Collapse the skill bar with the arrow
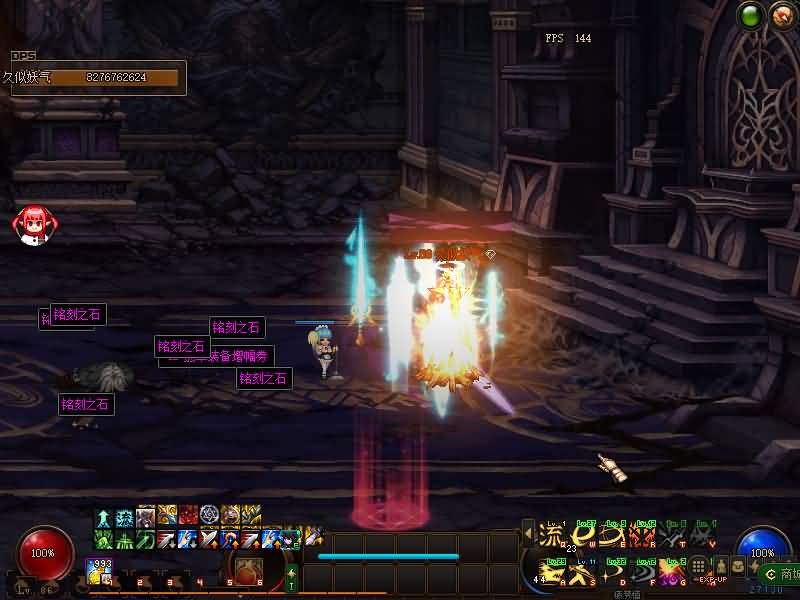 (528, 534)
